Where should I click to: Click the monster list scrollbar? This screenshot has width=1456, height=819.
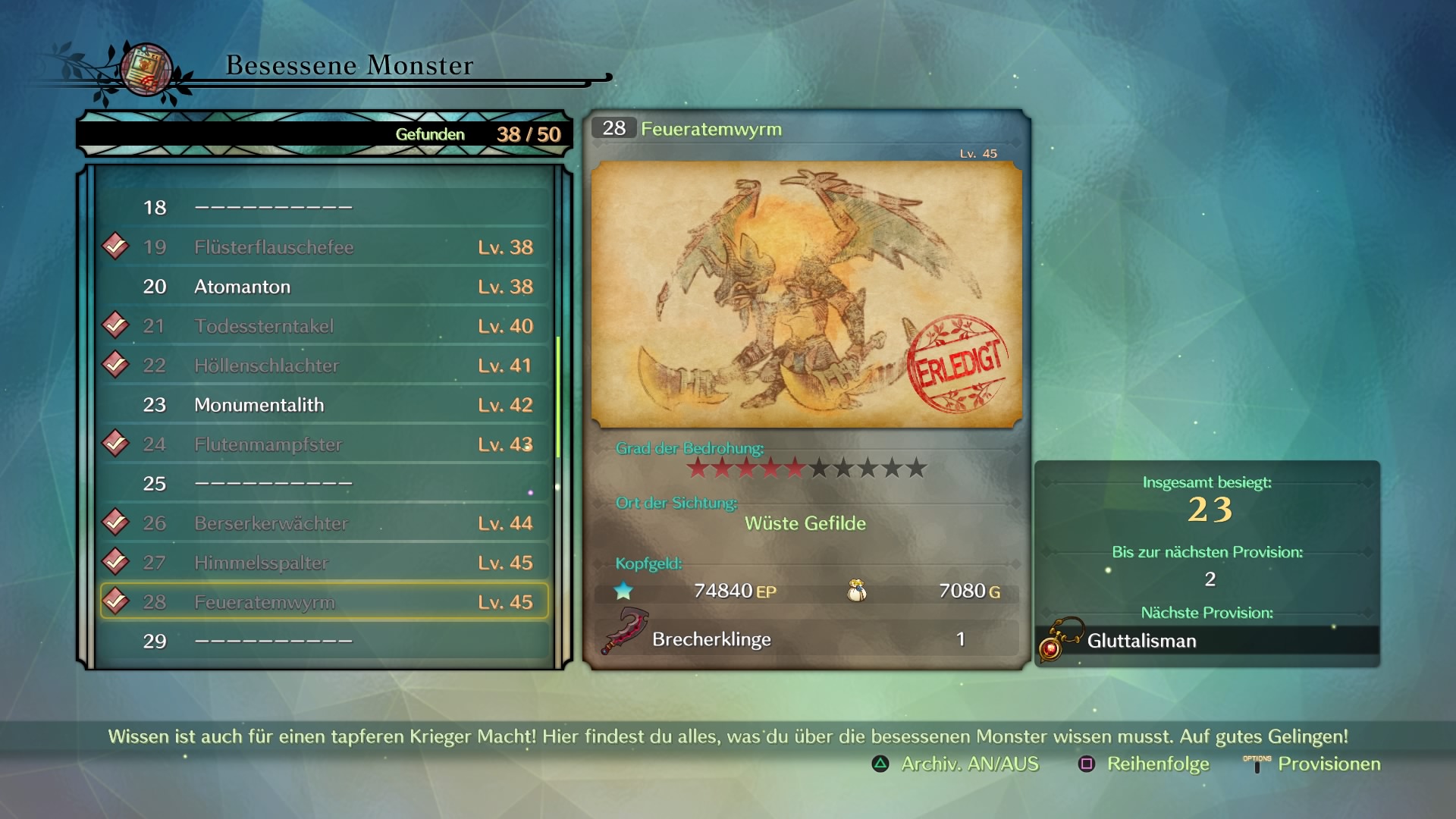click(558, 397)
